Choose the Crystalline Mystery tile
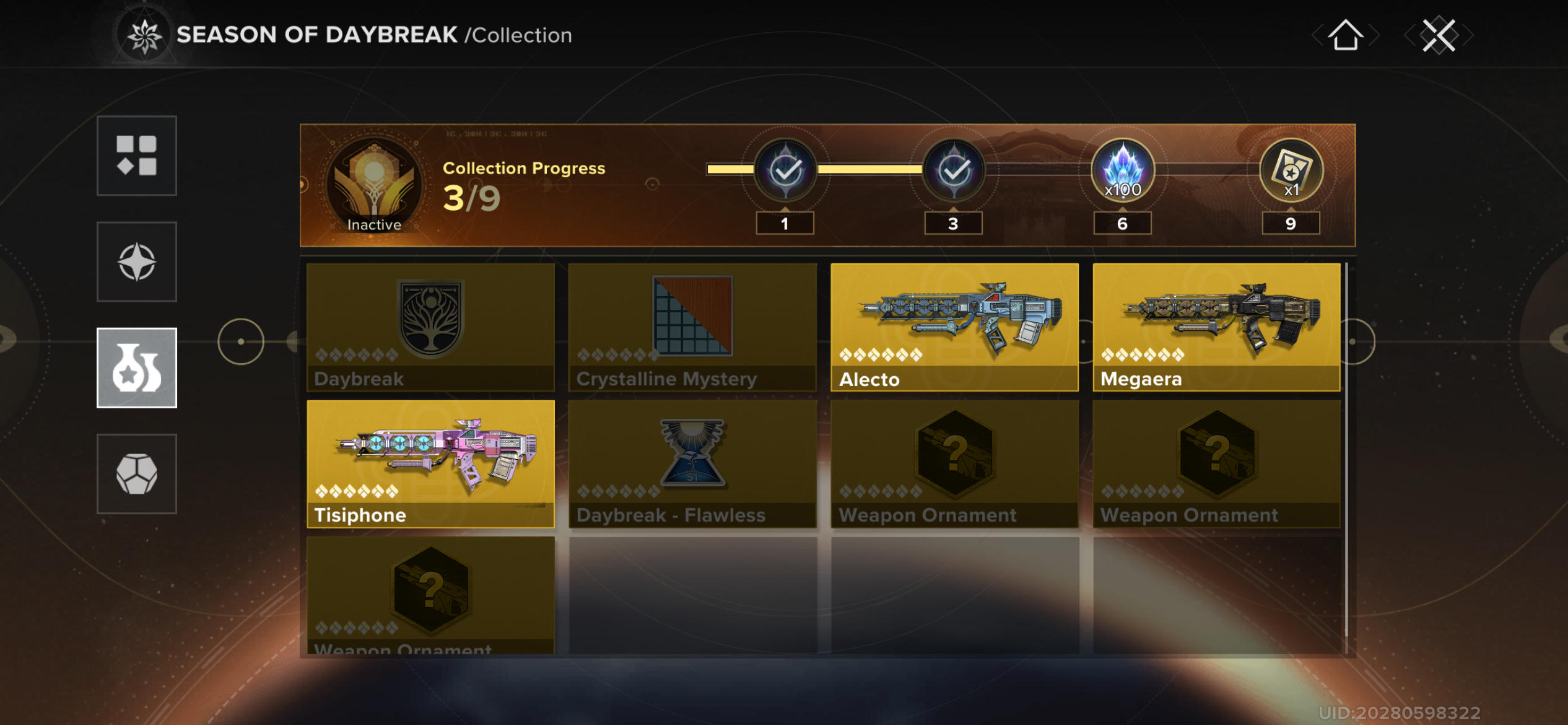1568x725 pixels. tap(692, 327)
